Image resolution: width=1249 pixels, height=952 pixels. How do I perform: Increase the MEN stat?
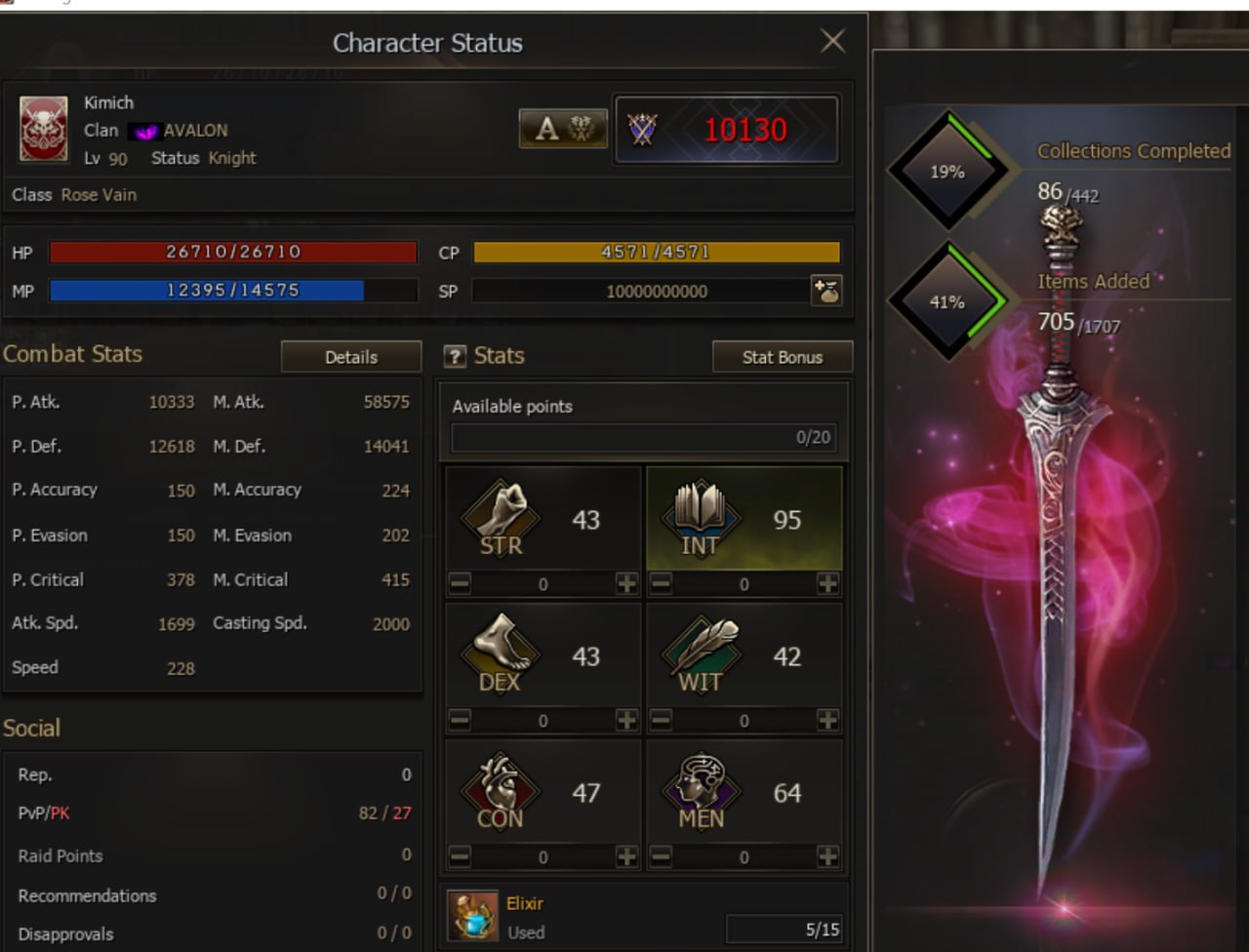[x=827, y=857]
